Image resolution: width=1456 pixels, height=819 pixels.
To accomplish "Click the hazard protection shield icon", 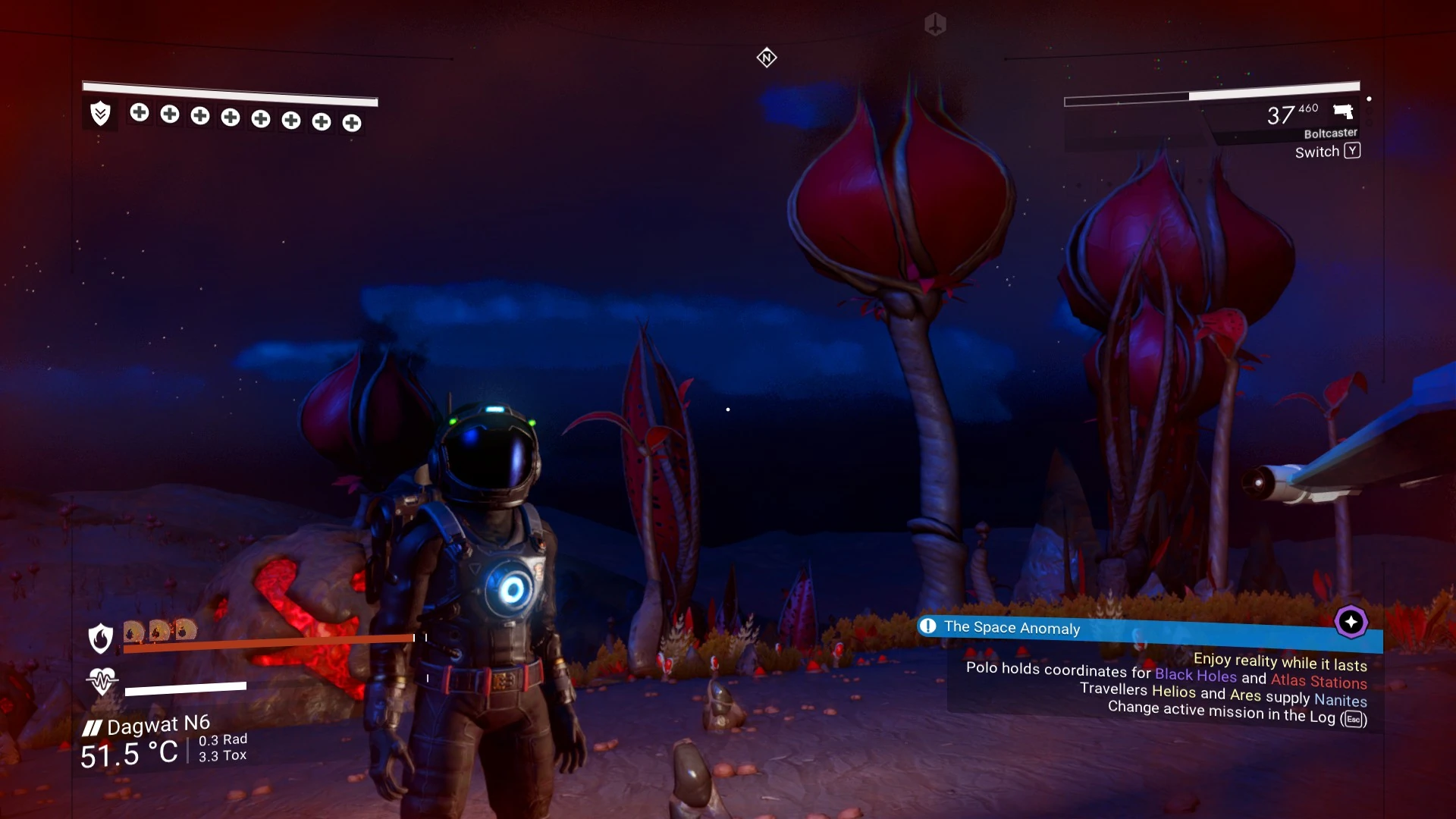I will point(101,639).
